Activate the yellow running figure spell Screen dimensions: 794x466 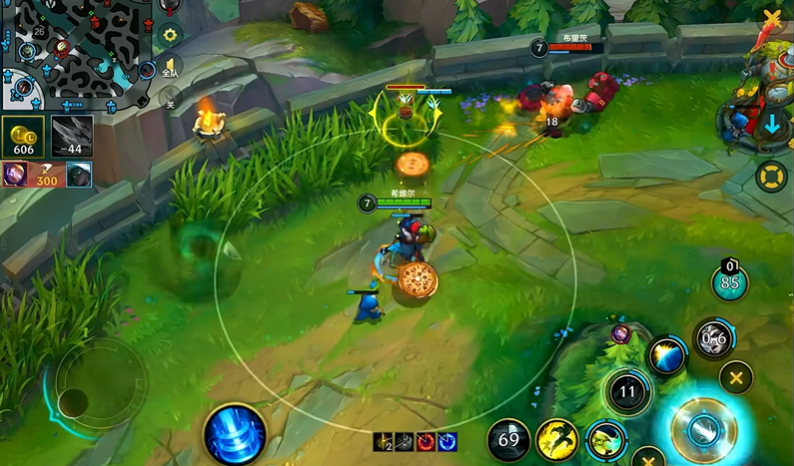[557, 440]
